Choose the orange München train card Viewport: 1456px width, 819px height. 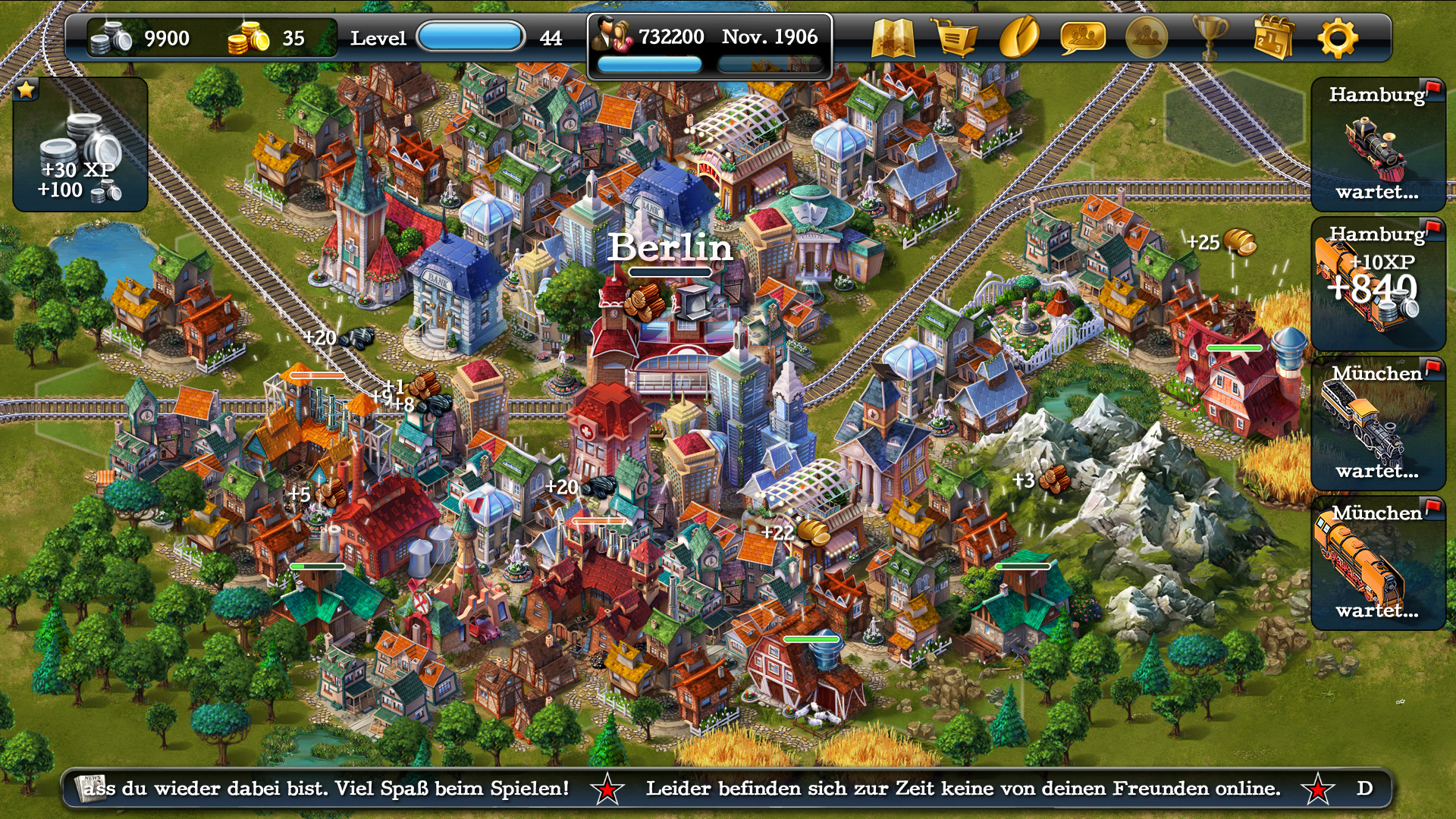click(1378, 563)
